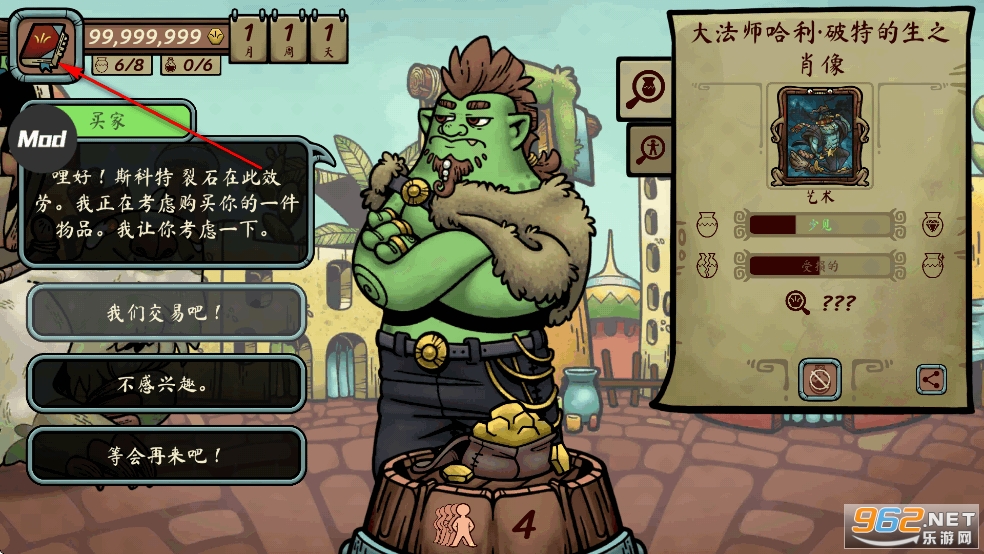The height and width of the screenshot is (554, 984).
Task: Share the item using share button
Action: coord(930,380)
